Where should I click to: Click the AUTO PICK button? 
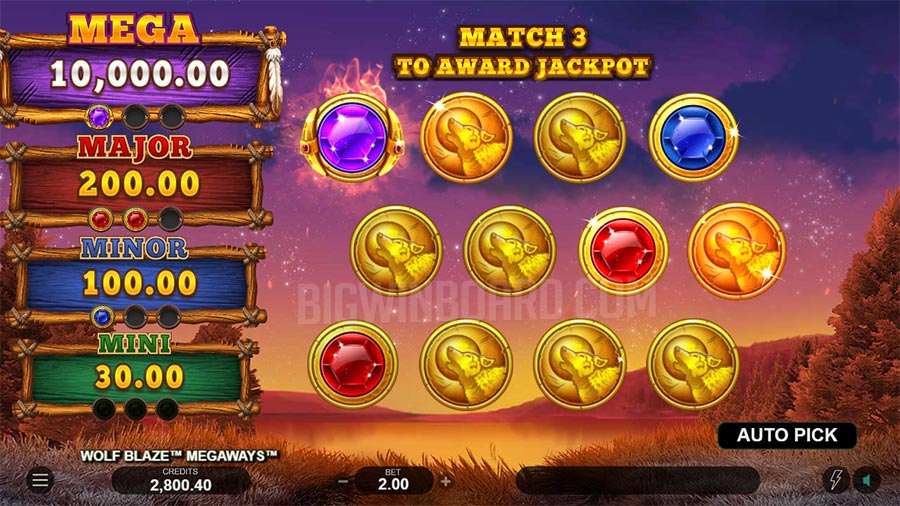787,435
